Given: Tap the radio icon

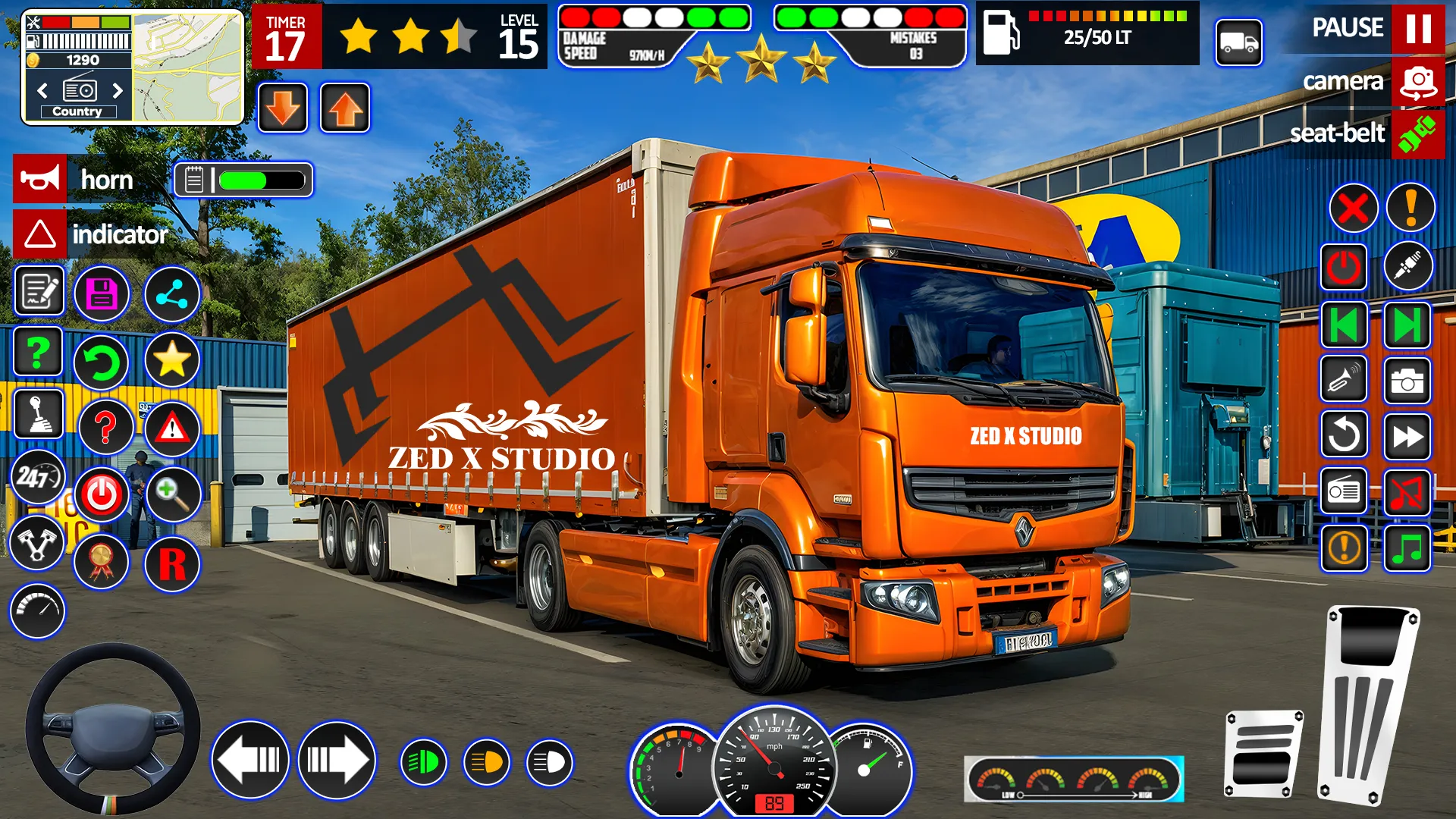Looking at the screenshot, I should [x=1344, y=491].
